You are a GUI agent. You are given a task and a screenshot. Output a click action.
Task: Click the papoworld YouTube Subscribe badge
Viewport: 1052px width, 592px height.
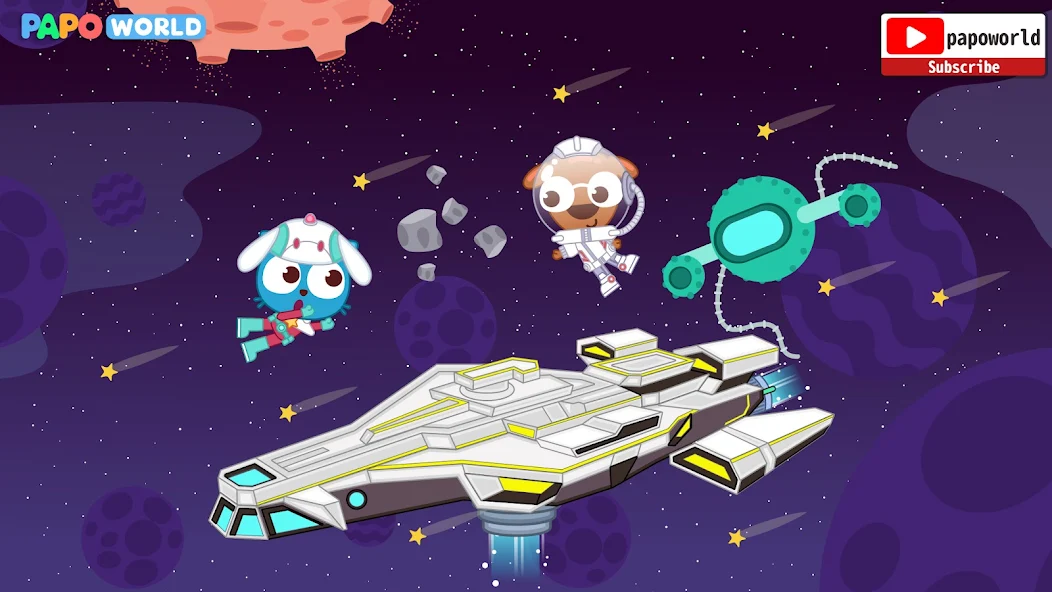click(962, 45)
